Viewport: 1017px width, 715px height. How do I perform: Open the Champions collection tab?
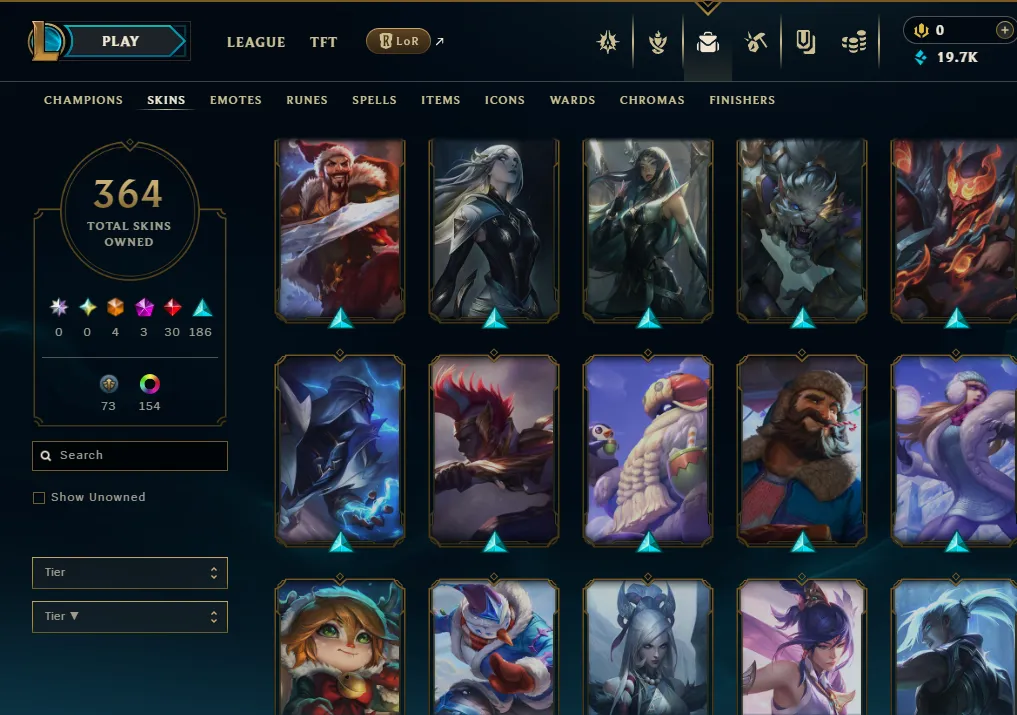83,100
